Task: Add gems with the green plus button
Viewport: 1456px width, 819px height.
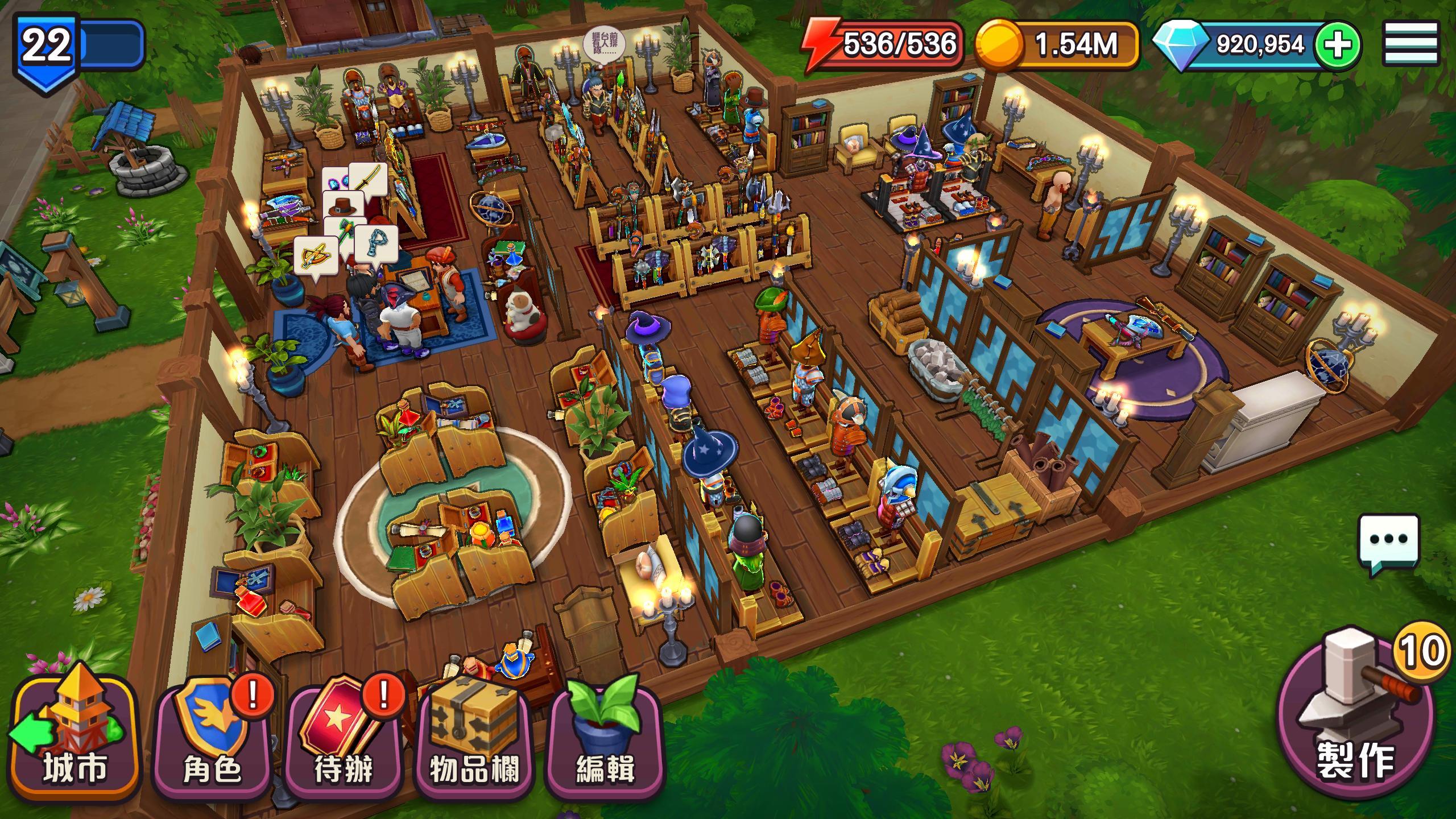Action: pos(1339,45)
